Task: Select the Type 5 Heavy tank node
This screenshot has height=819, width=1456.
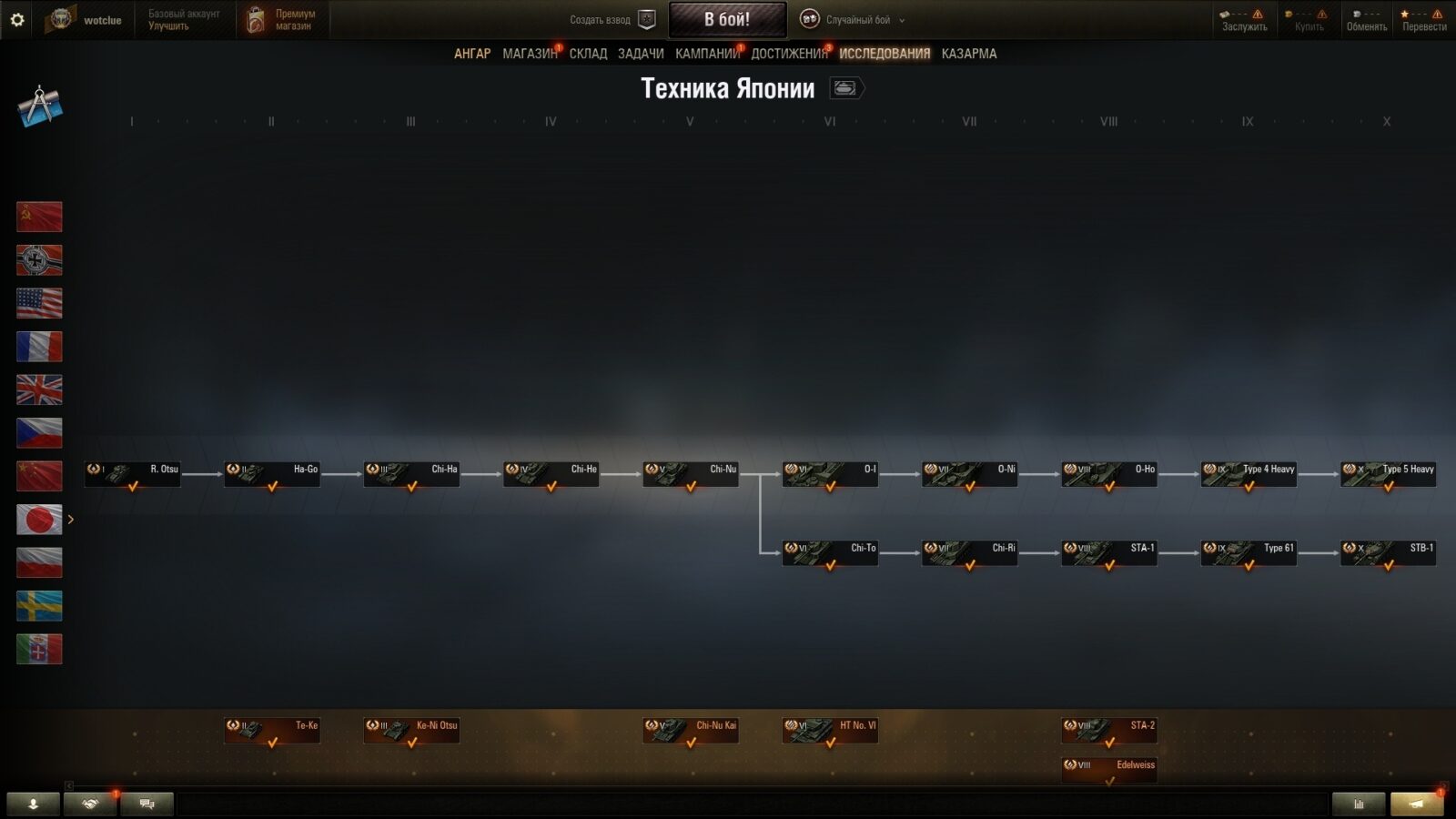Action: pos(1388,474)
